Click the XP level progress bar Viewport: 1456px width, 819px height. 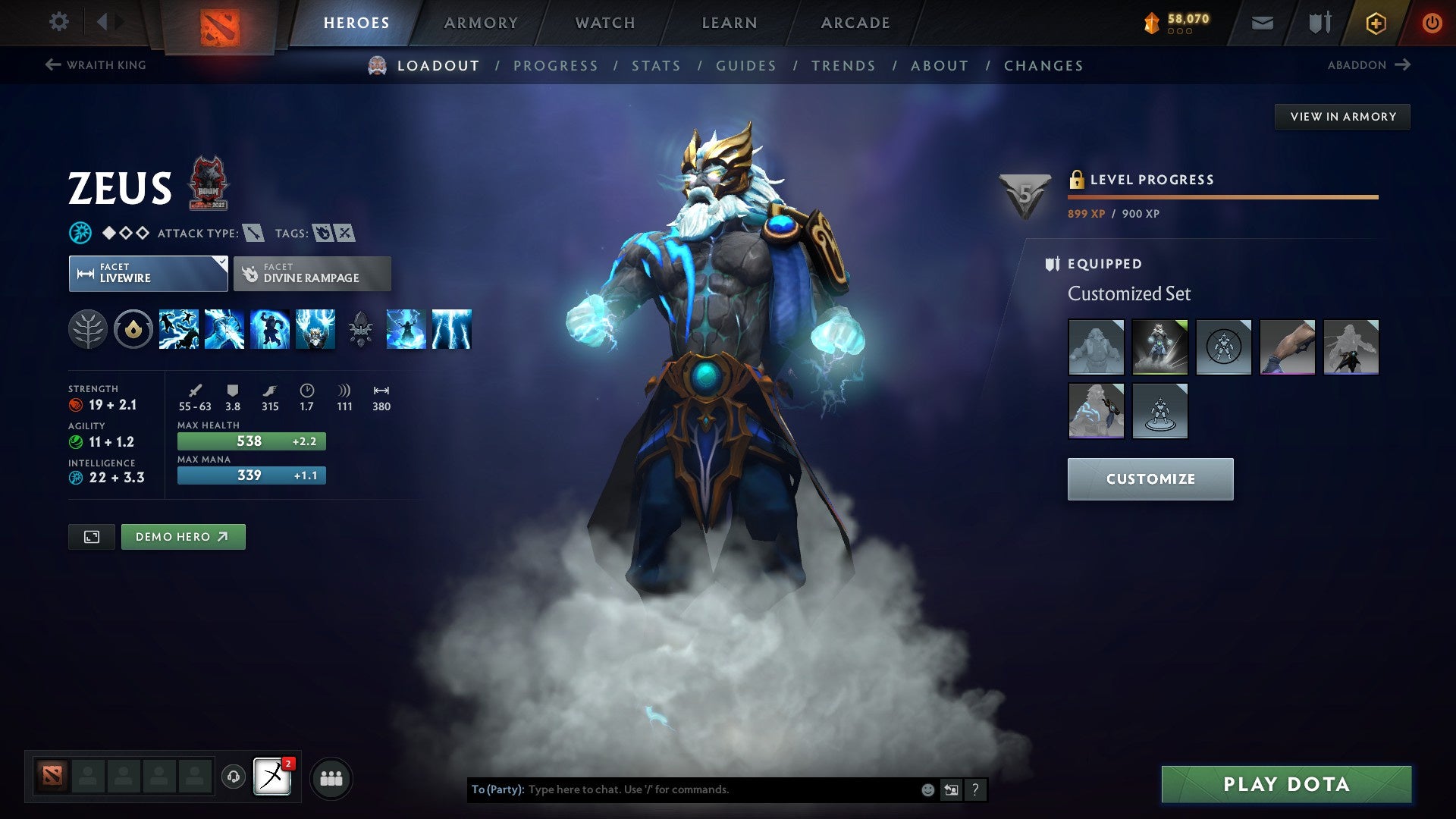pyautogui.click(x=1221, y=197)
